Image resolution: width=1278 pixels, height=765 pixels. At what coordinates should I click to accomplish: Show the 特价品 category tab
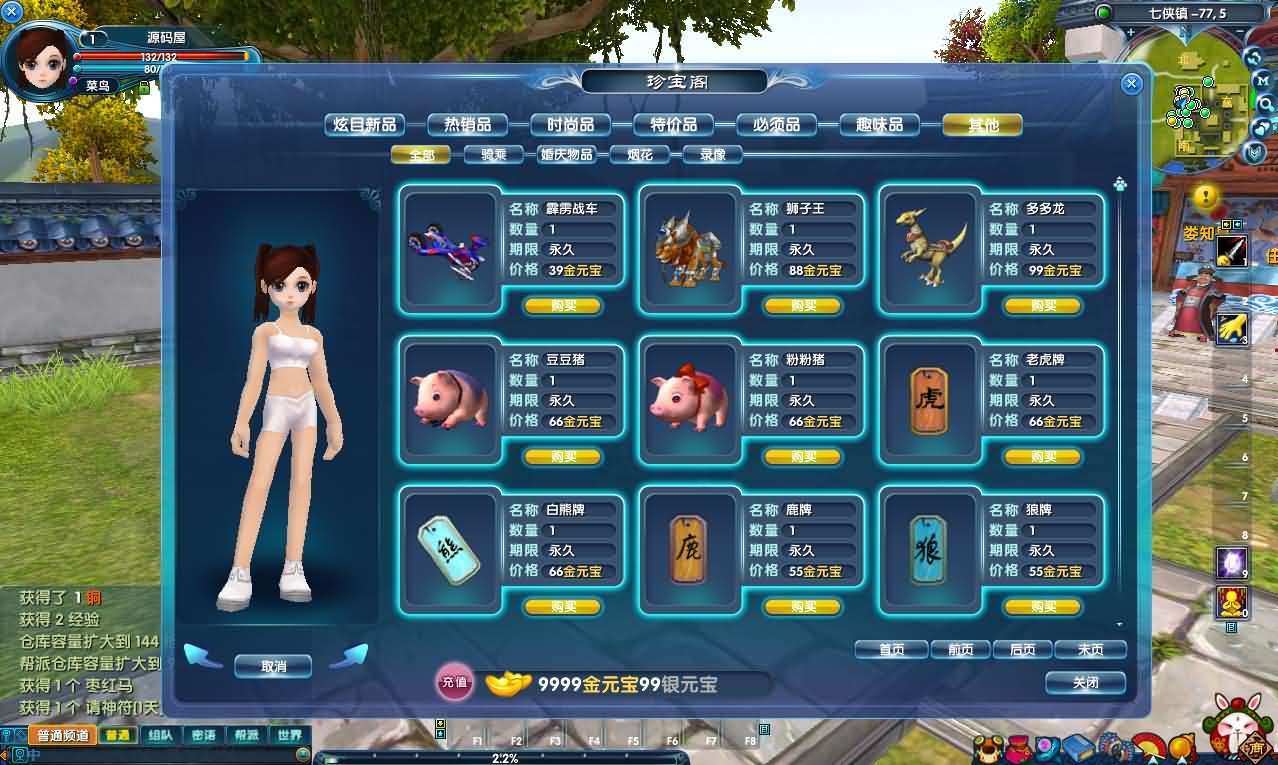[673, 125]
